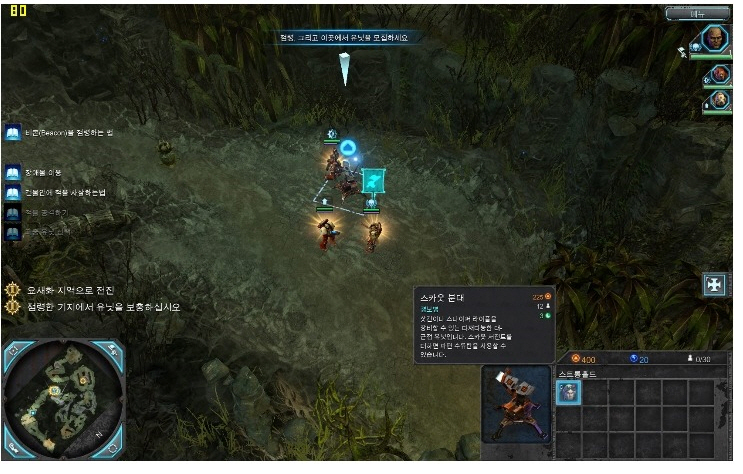Click the minimap
Screen dimensions: 743x474
(62, 400)
